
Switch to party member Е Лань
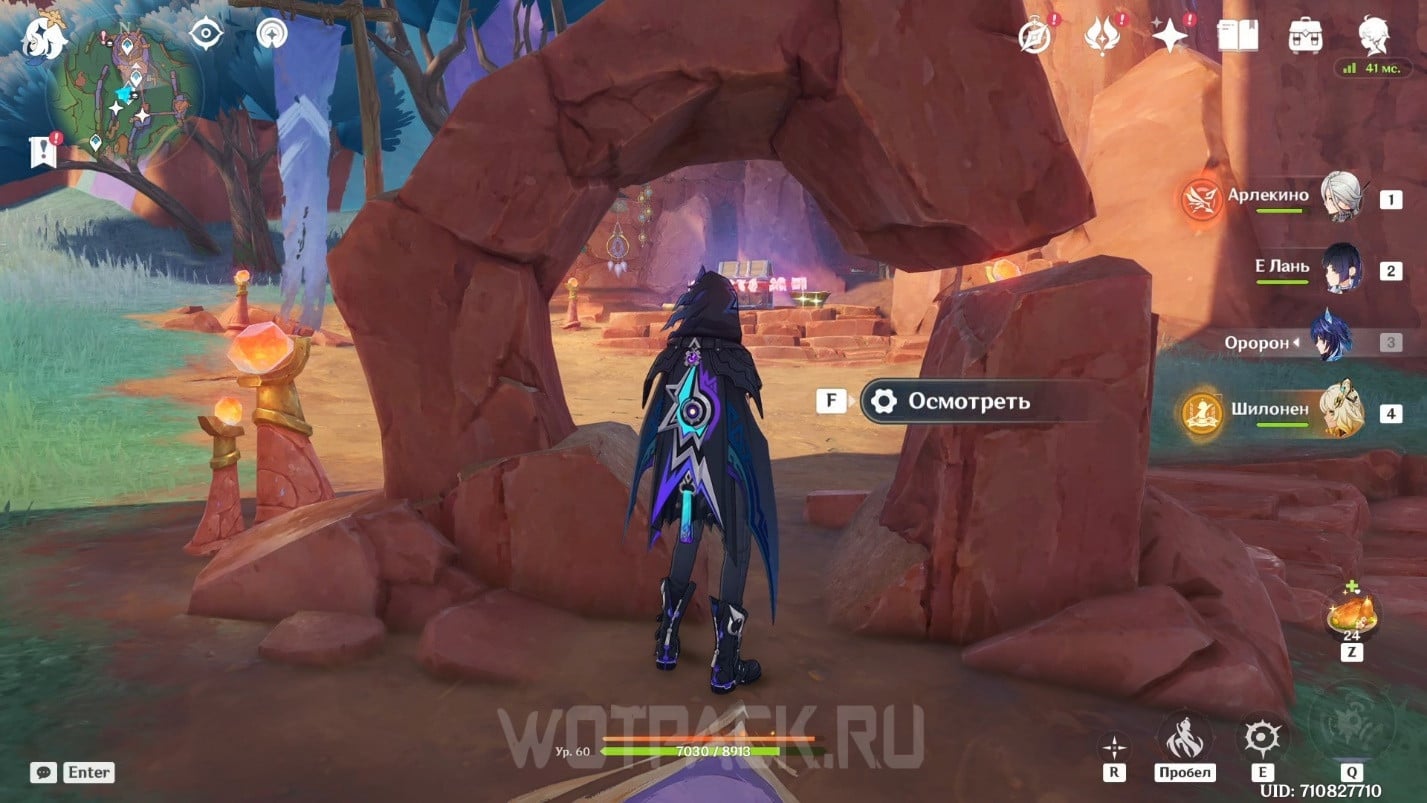click(x=1340, y=269)
